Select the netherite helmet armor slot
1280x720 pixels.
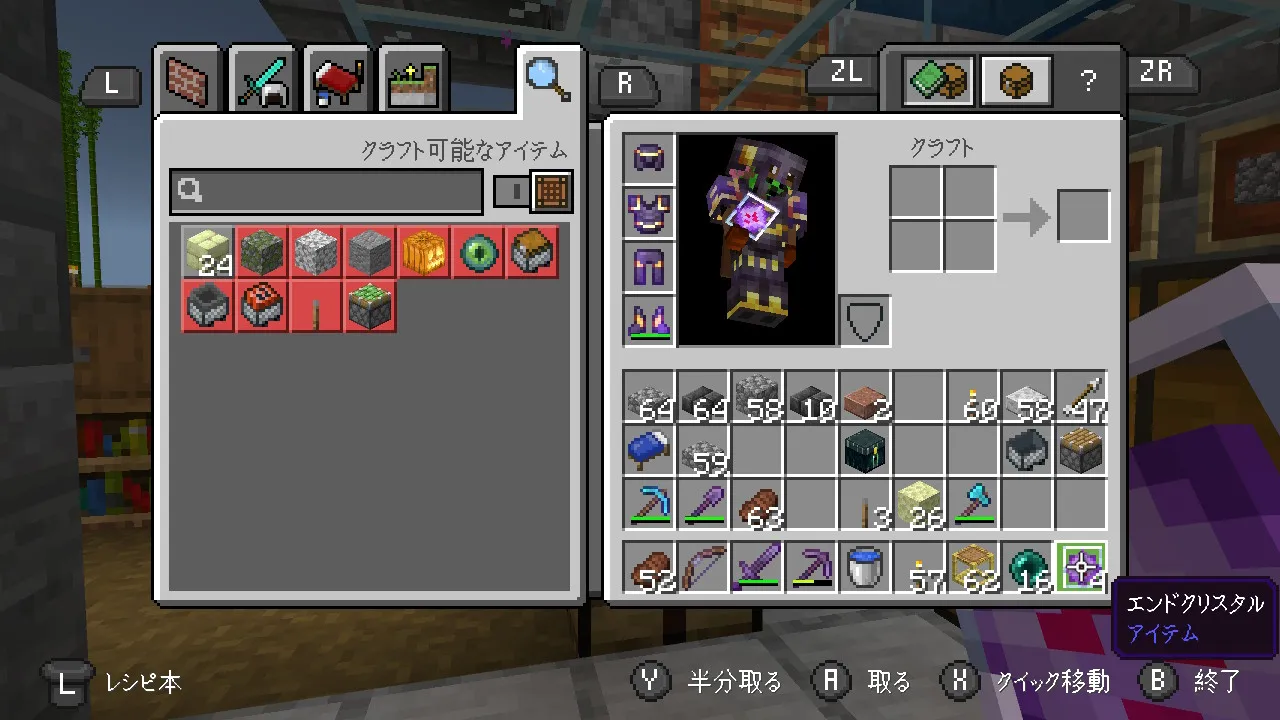pyautogui.click(x=648, y=159)
